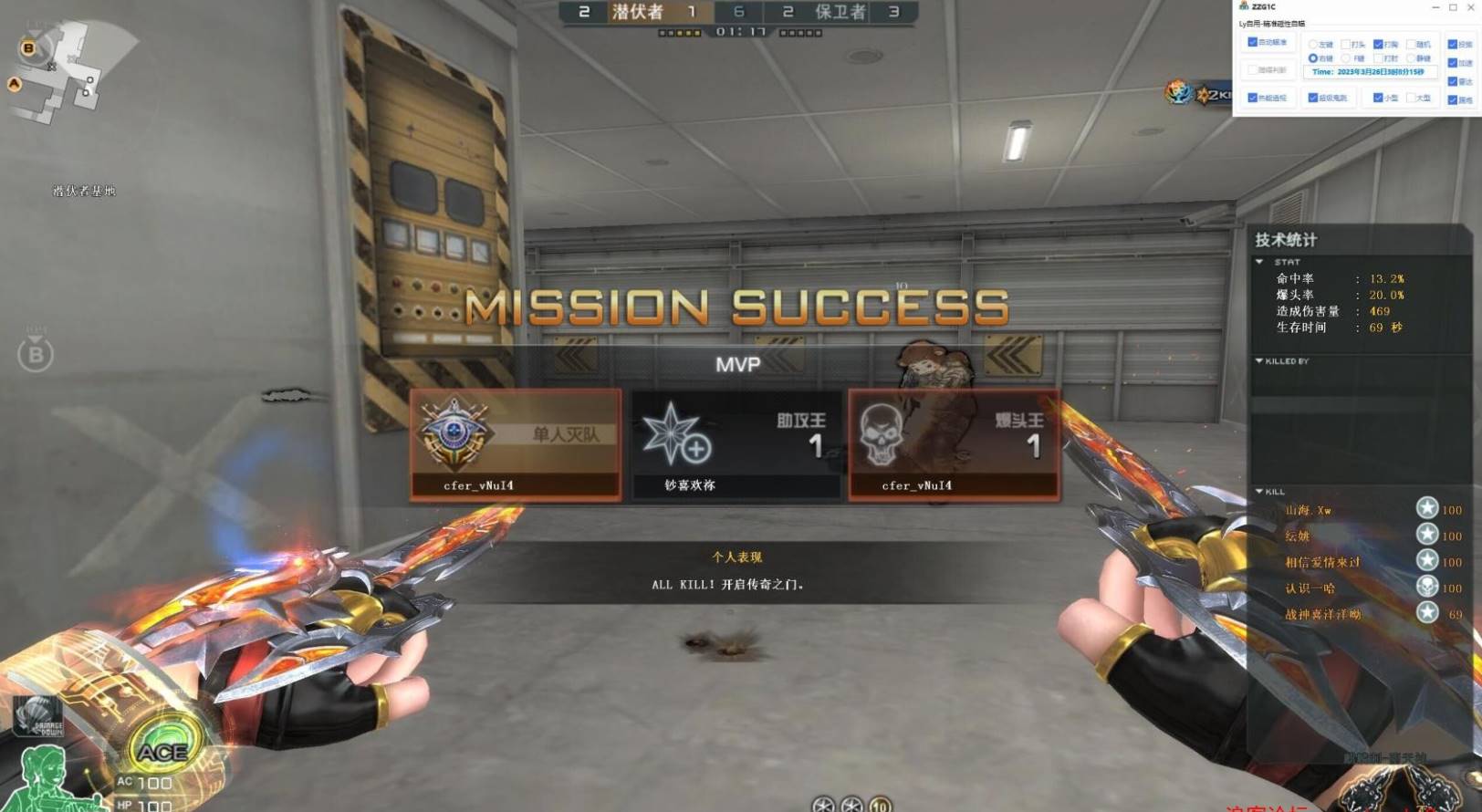Collapse the STAT section arrow
1482x812 pixels.
click(1259, 262)
